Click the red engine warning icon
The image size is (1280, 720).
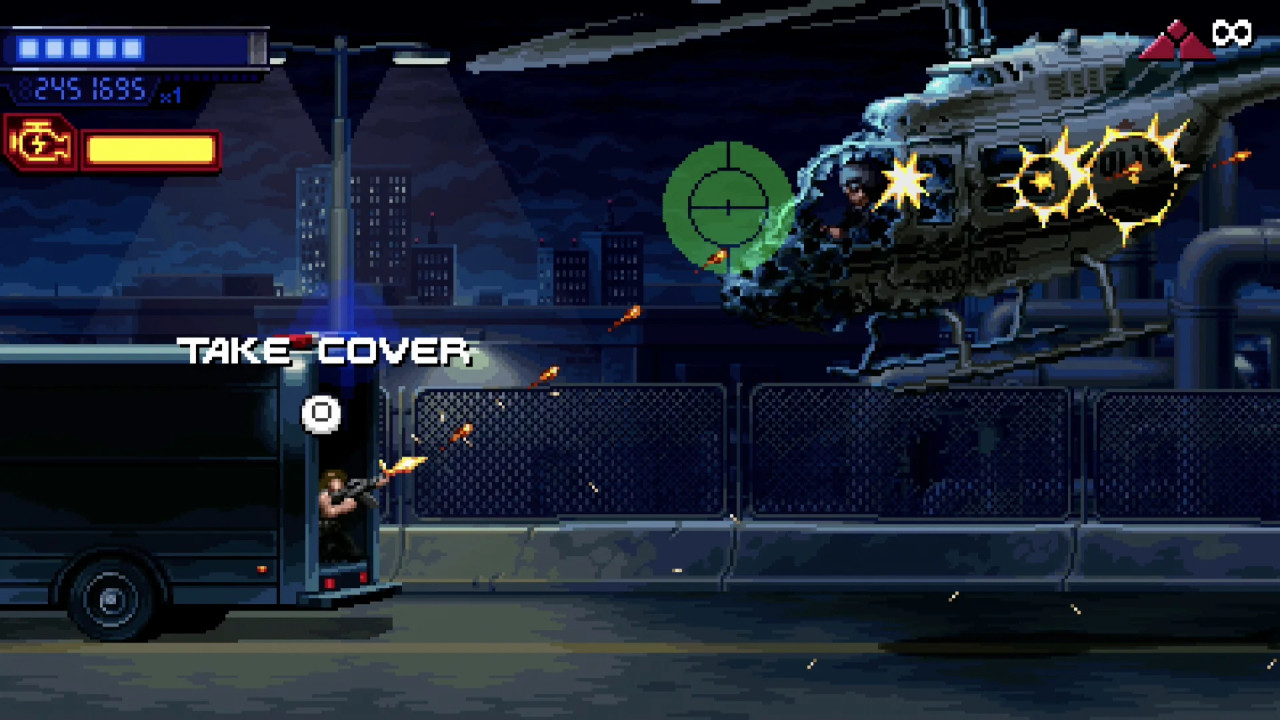tap(41, 145)
